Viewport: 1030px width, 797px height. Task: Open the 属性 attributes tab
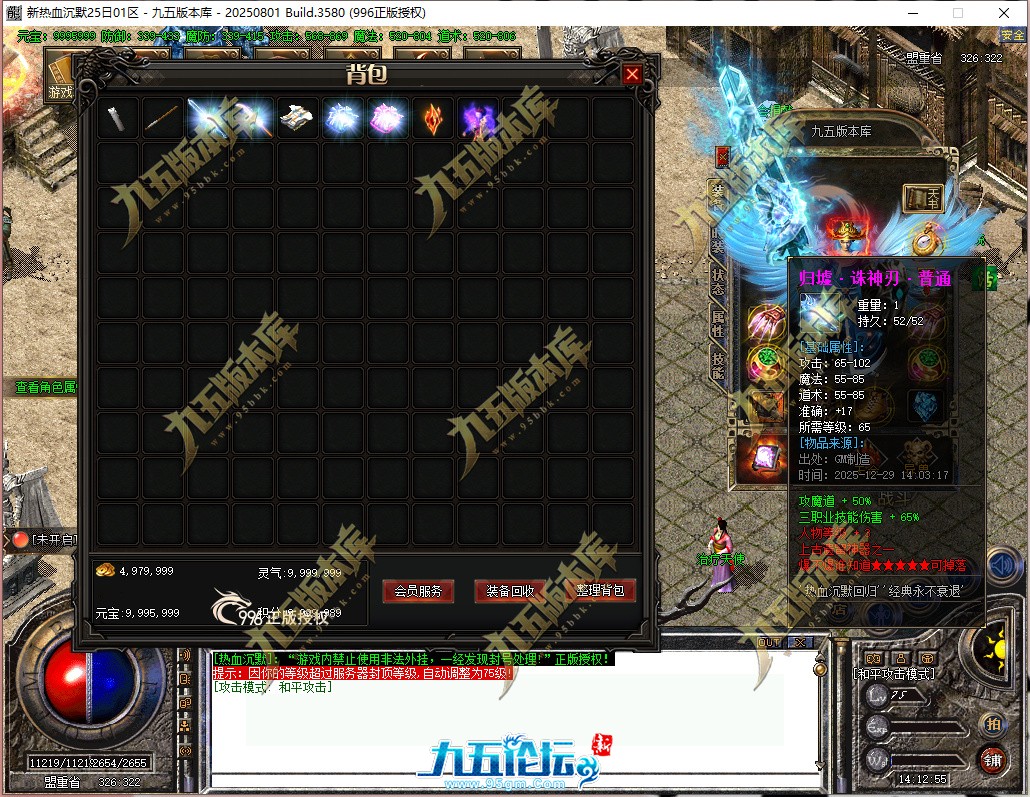[x=718, y=322]
